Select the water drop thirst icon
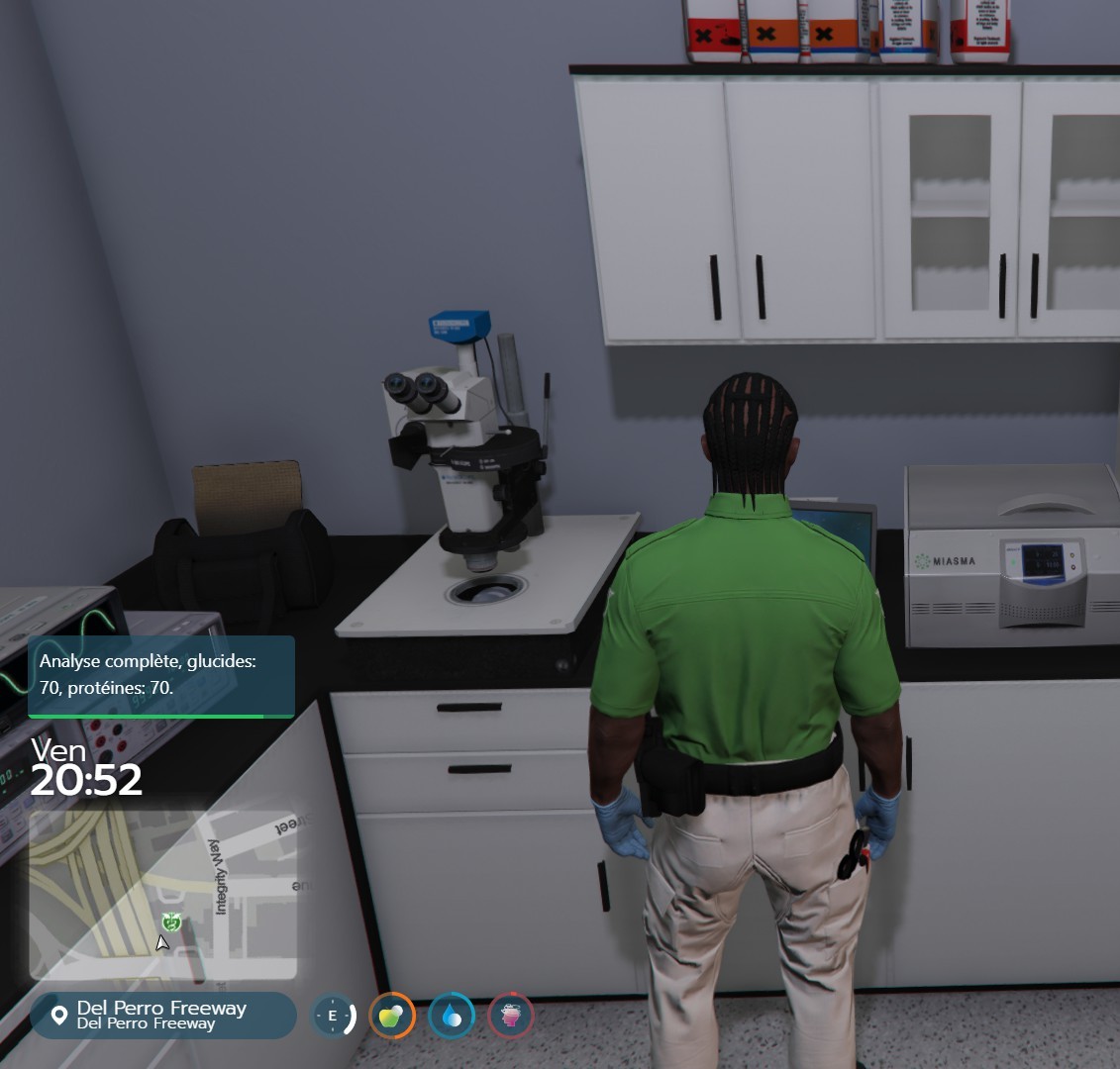 [x=452, y=1016]
